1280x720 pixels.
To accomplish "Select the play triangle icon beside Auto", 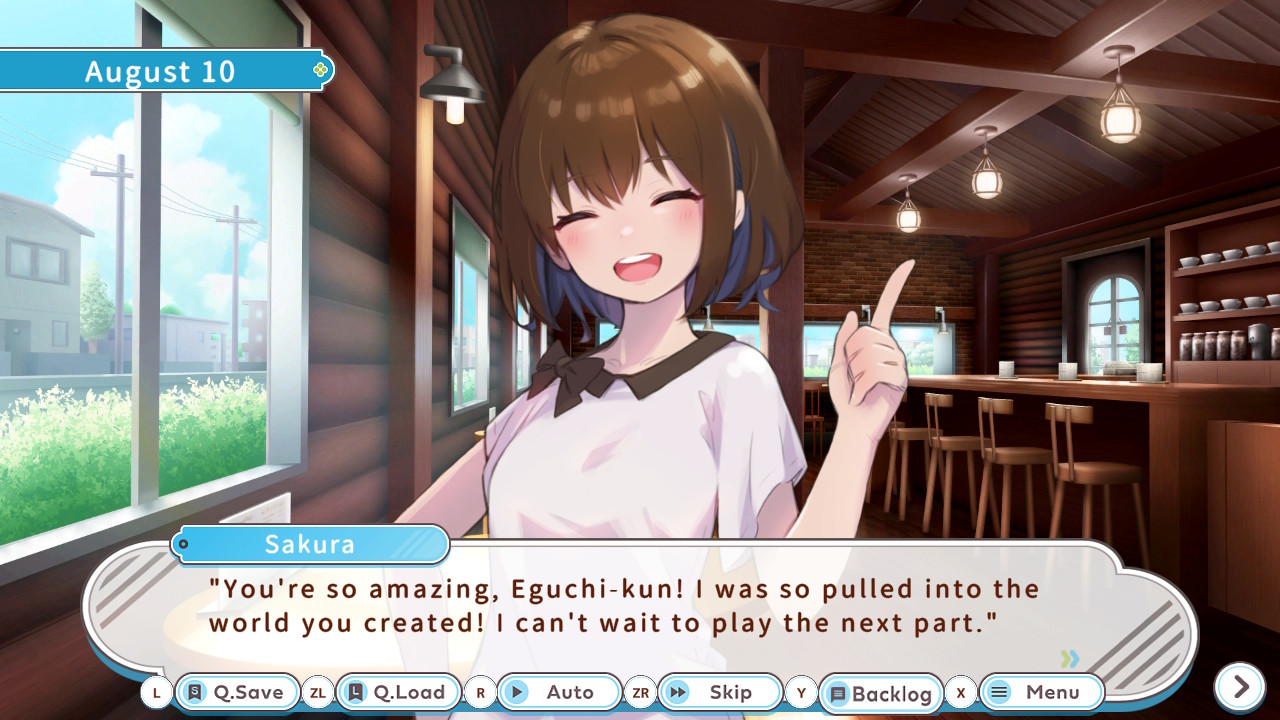I will (x=516, y=692).
